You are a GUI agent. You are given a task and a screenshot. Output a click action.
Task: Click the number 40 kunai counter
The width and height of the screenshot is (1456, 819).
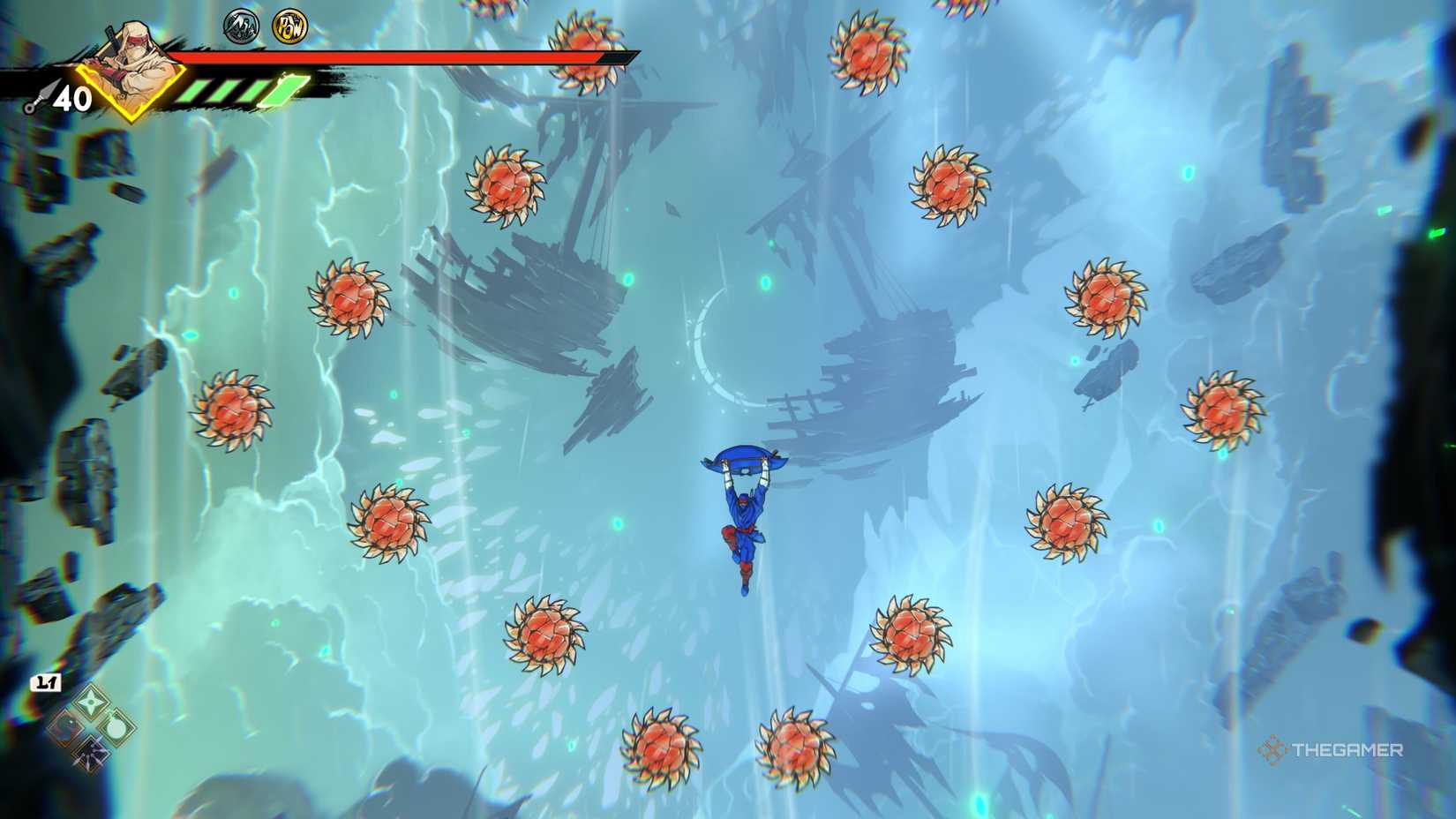(73, 98)
